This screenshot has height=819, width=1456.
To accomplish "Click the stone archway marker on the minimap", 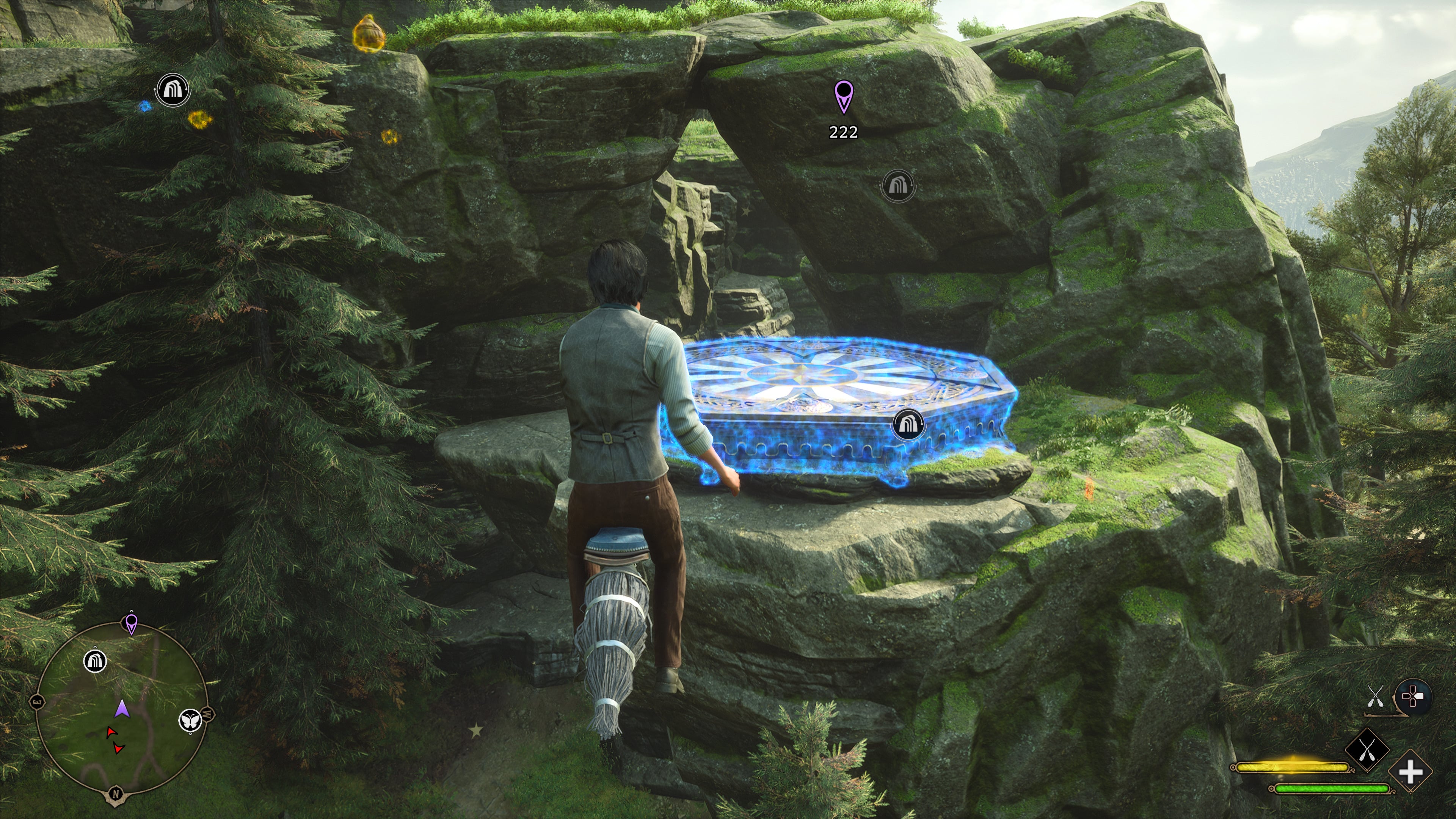I will (x=95, y=660).
